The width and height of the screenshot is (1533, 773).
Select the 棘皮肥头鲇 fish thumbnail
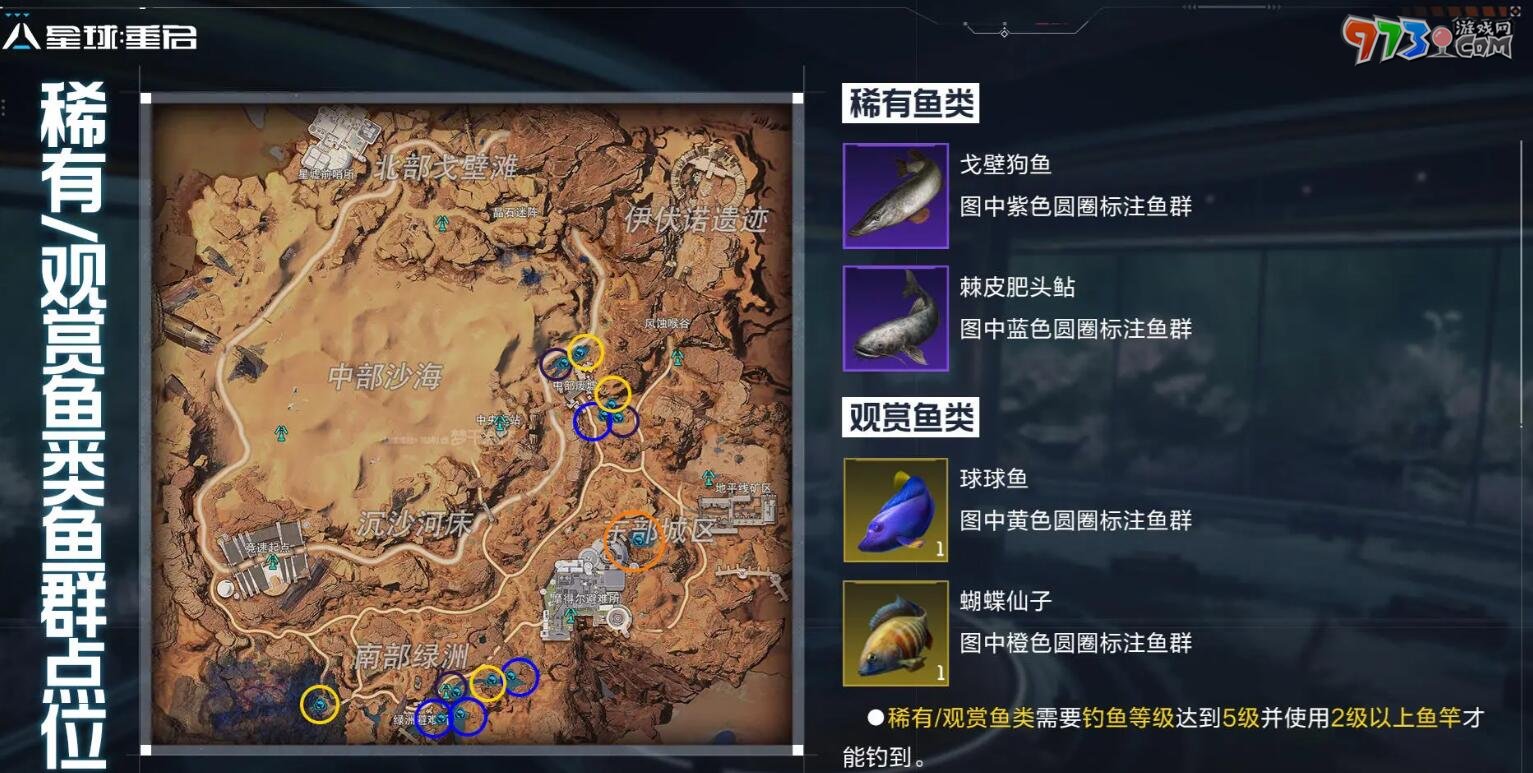(894, 318)
